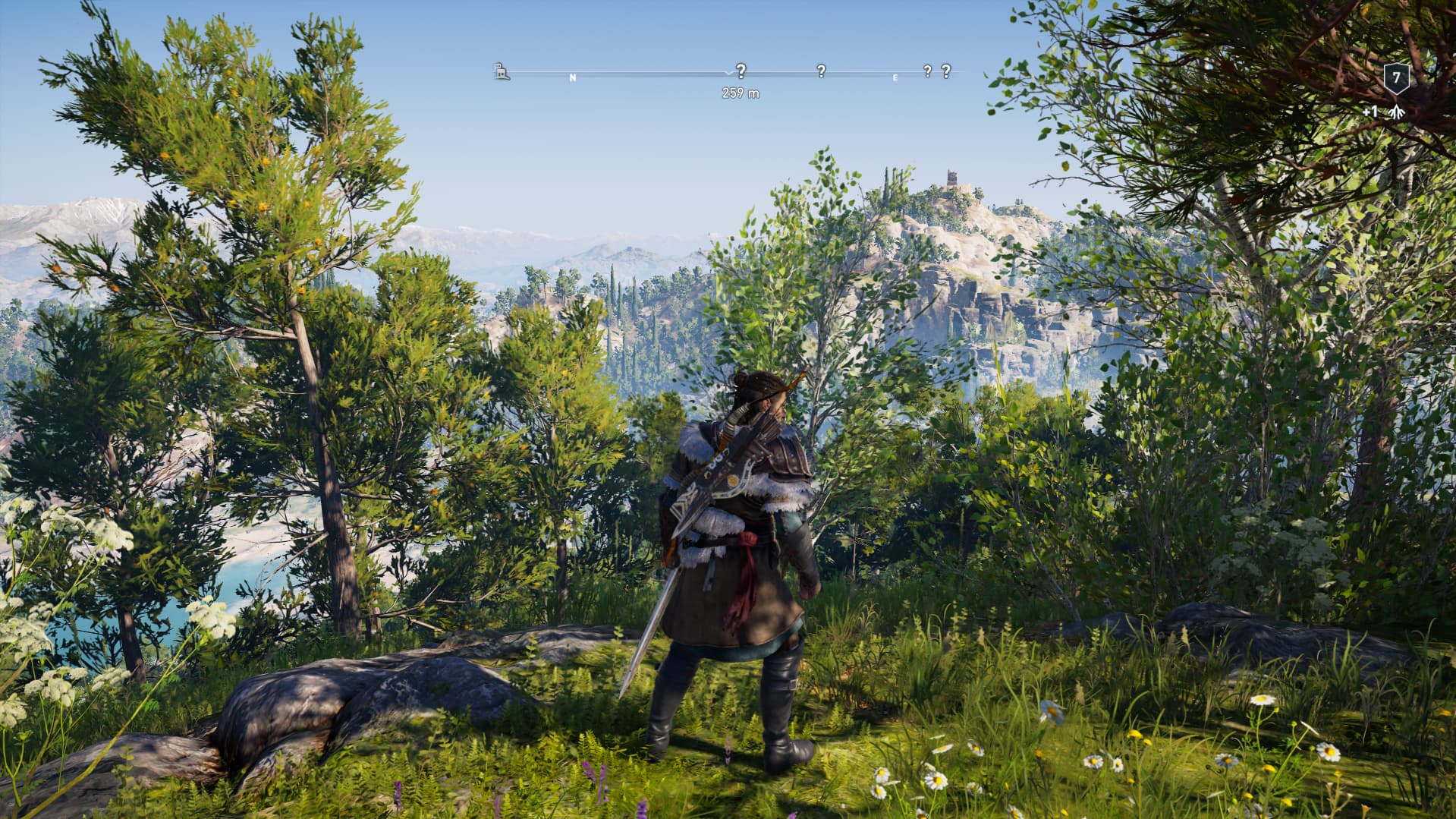This screenshot has width=1456, height=819.
Task: Click the building icon on the compass bar
Action: point(501,72)
